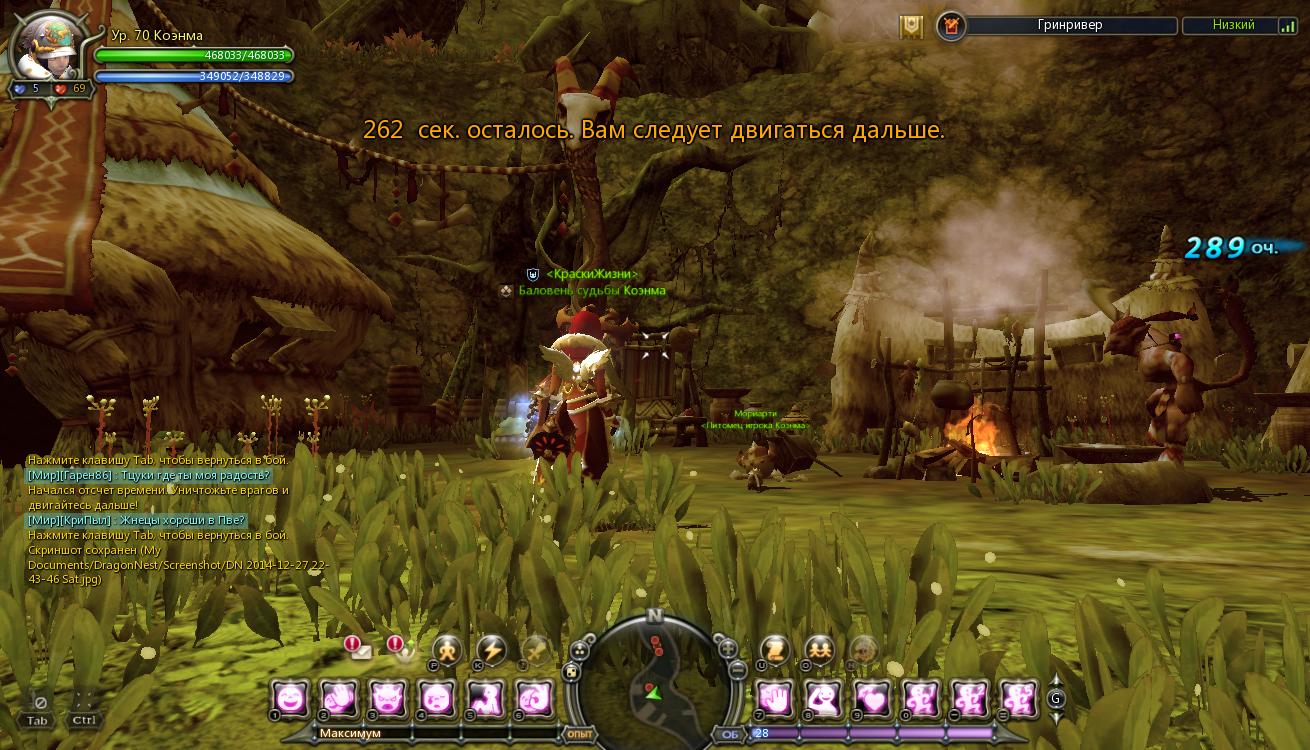Open the community two-figures icon
The height and width of the screenshot is (750, 1310).
coord(820,650)
